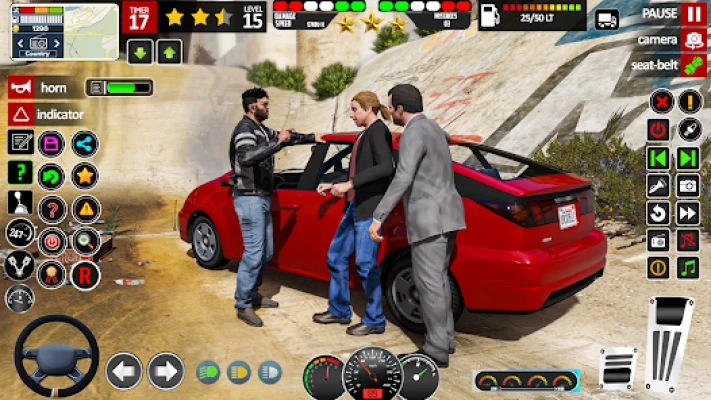
Task: Click the blue share icon
Action: (84, 143)
